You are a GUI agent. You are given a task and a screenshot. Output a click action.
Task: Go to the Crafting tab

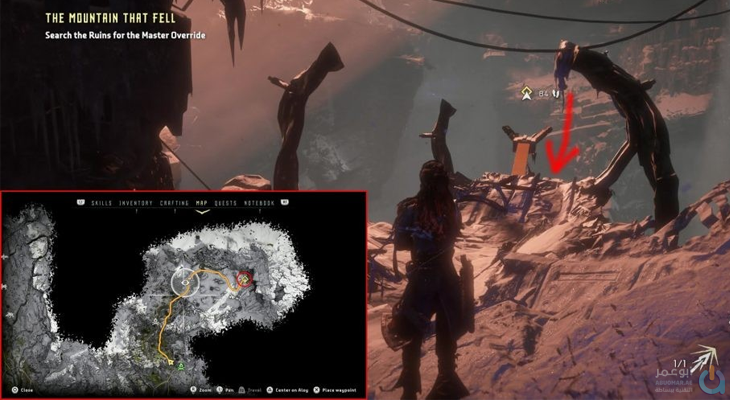pyautogui.click(x=175, y=203)
